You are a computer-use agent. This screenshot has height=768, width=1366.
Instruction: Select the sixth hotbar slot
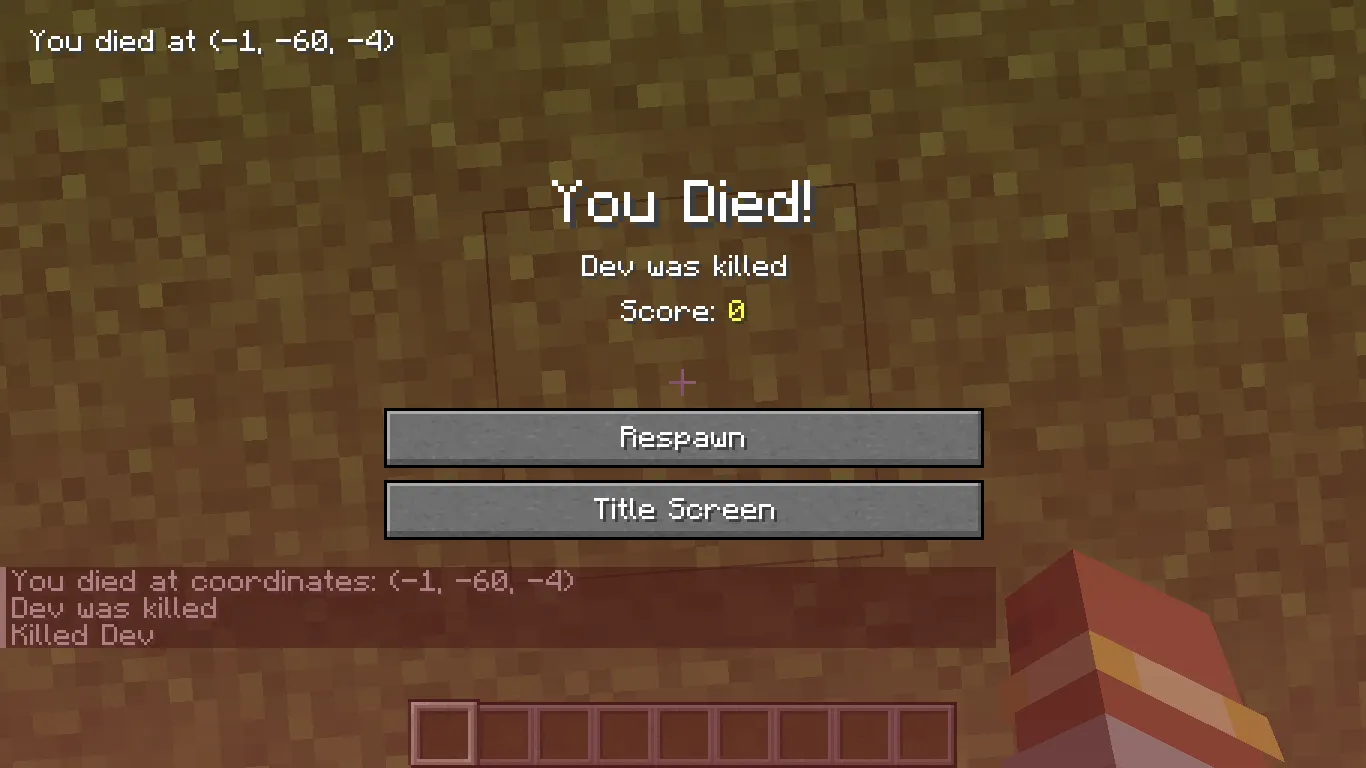click(x=744, y=732)
